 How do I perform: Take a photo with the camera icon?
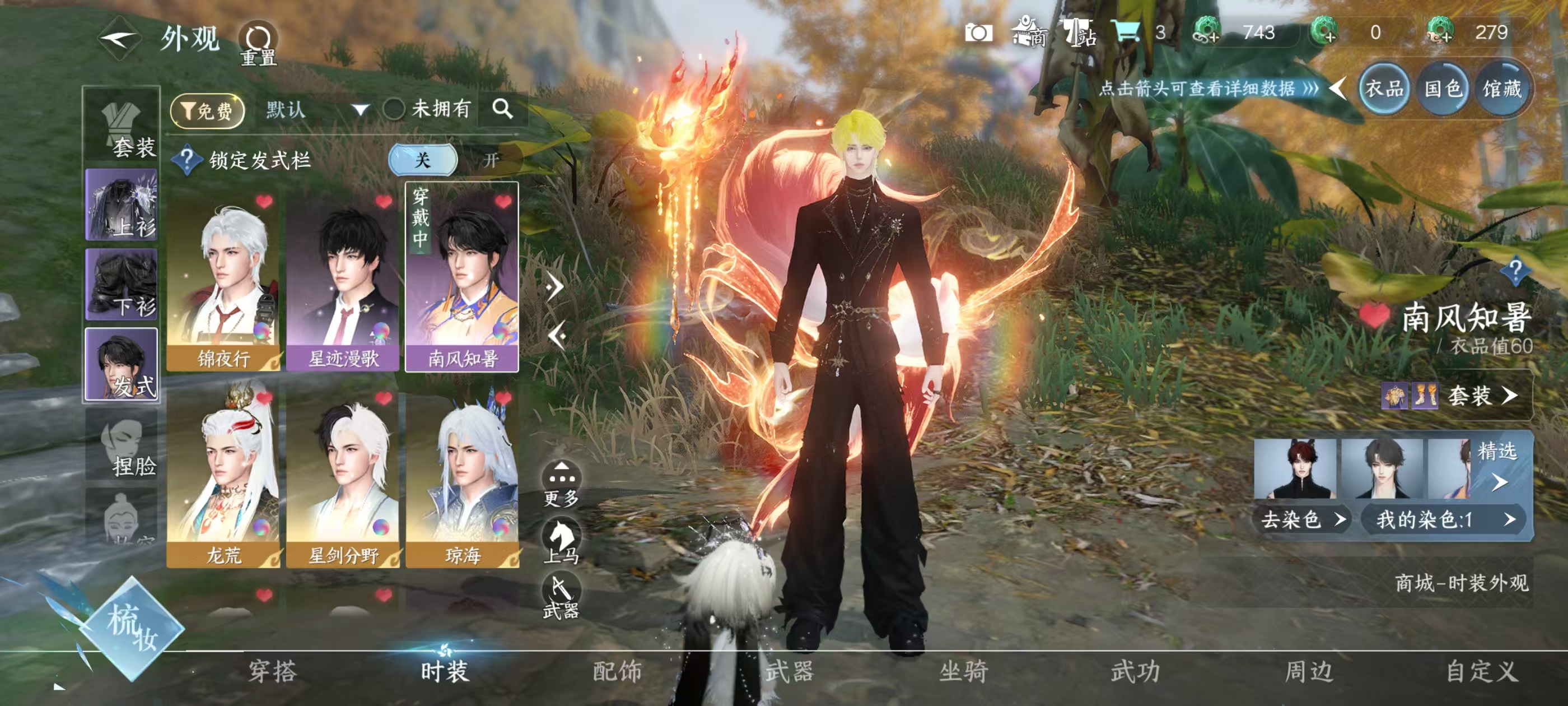[978, 33]
